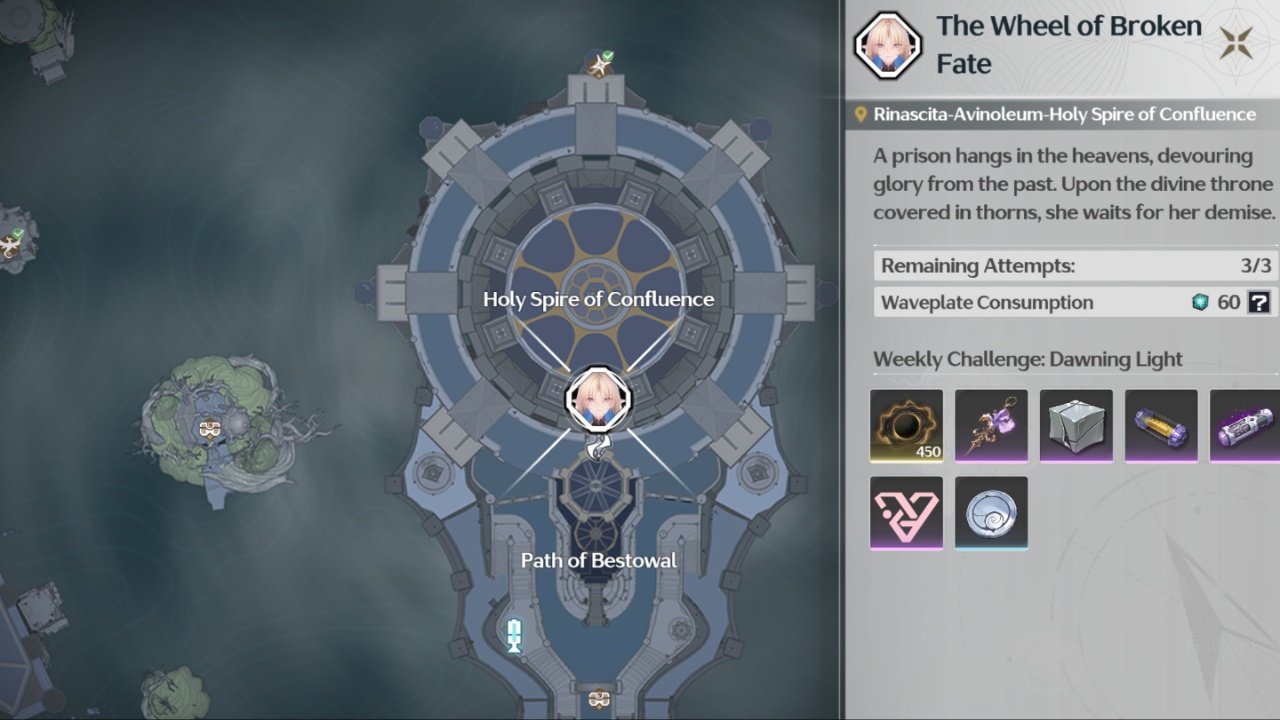Inspect the silver spiral disc reward
Image resolution: width=1280 pixels, height=720 pixels.
(991, 512)
